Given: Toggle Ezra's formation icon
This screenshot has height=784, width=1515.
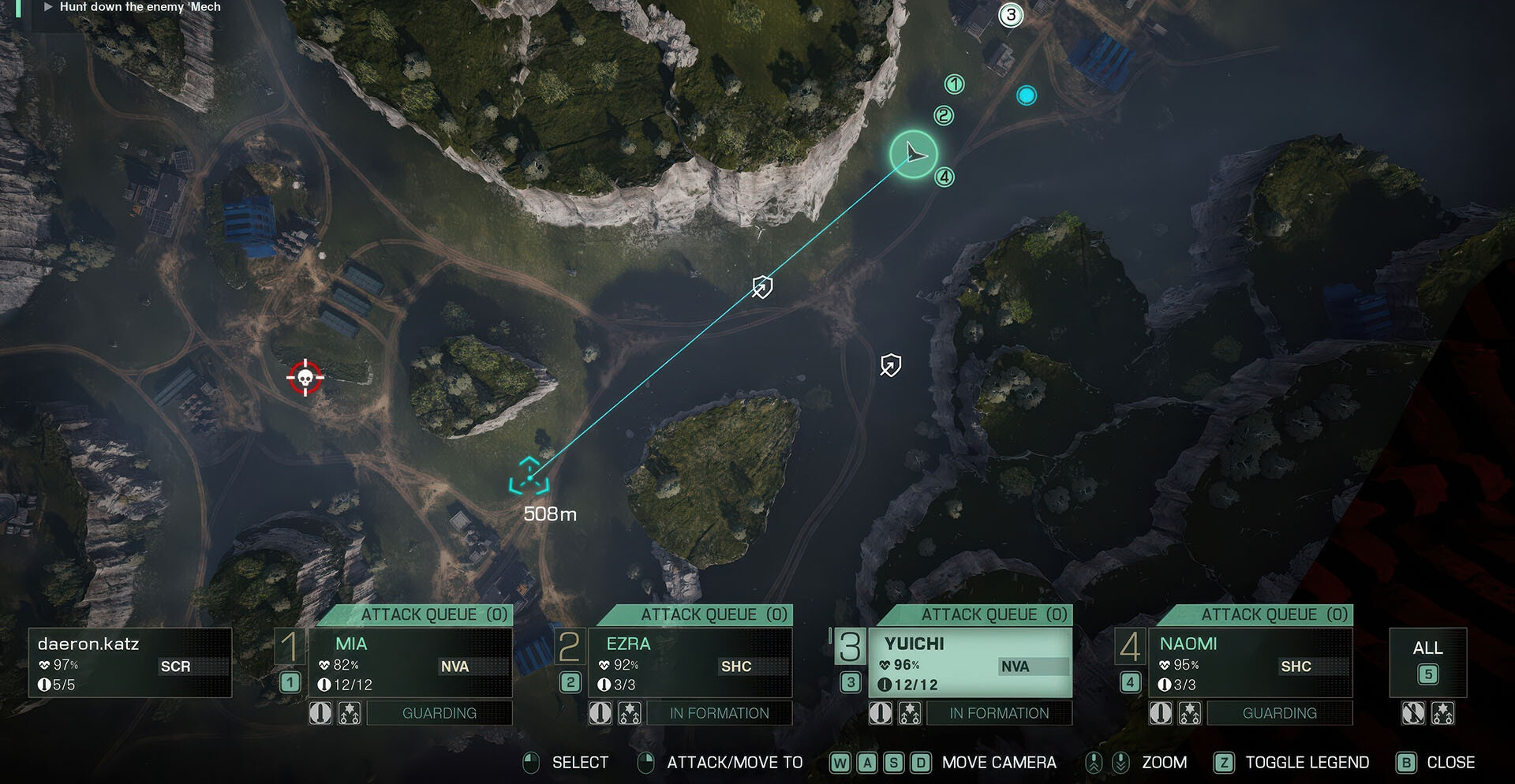Looking at the screenshot, I should 630,713.
